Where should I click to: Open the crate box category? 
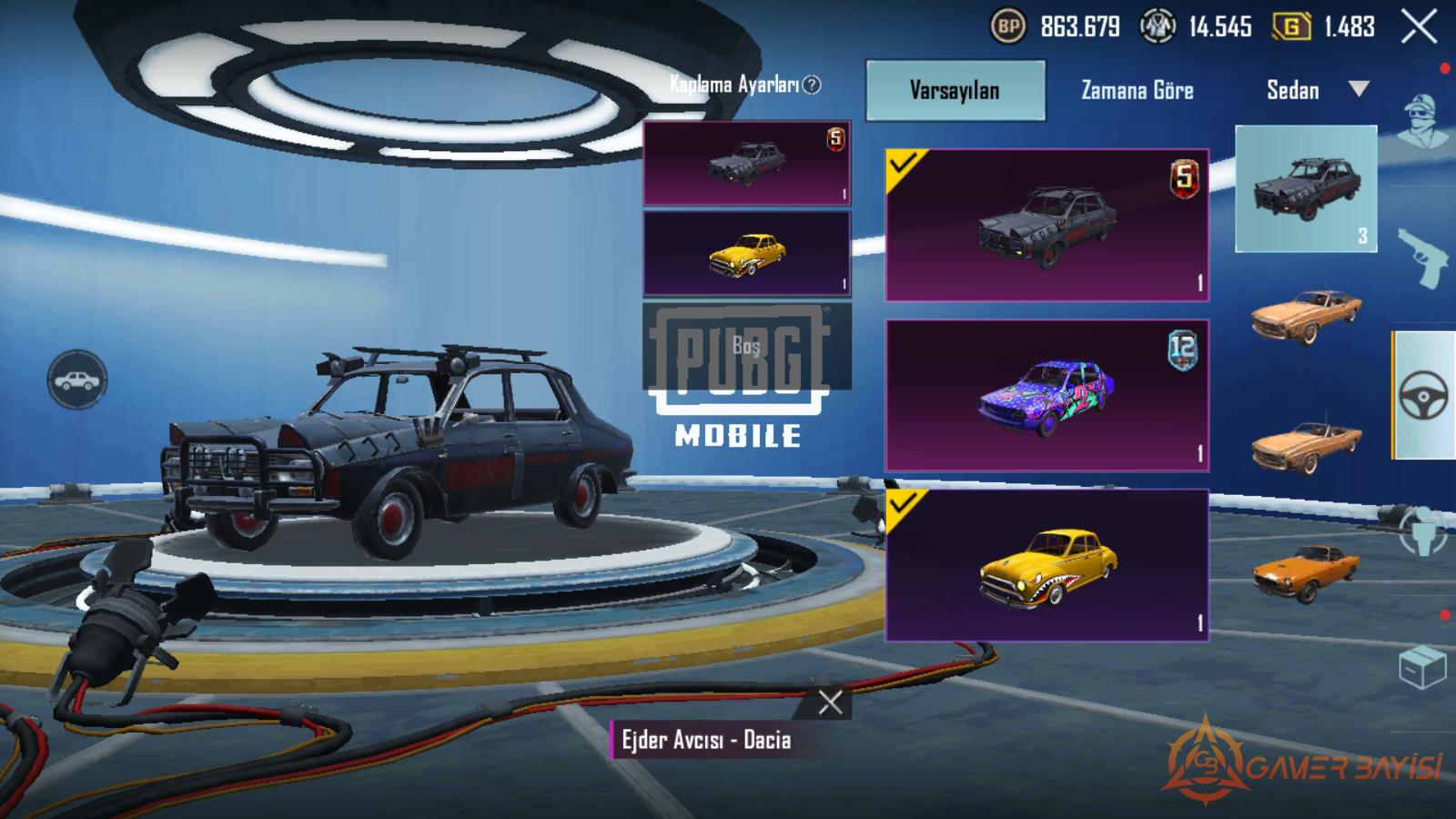1421,668
